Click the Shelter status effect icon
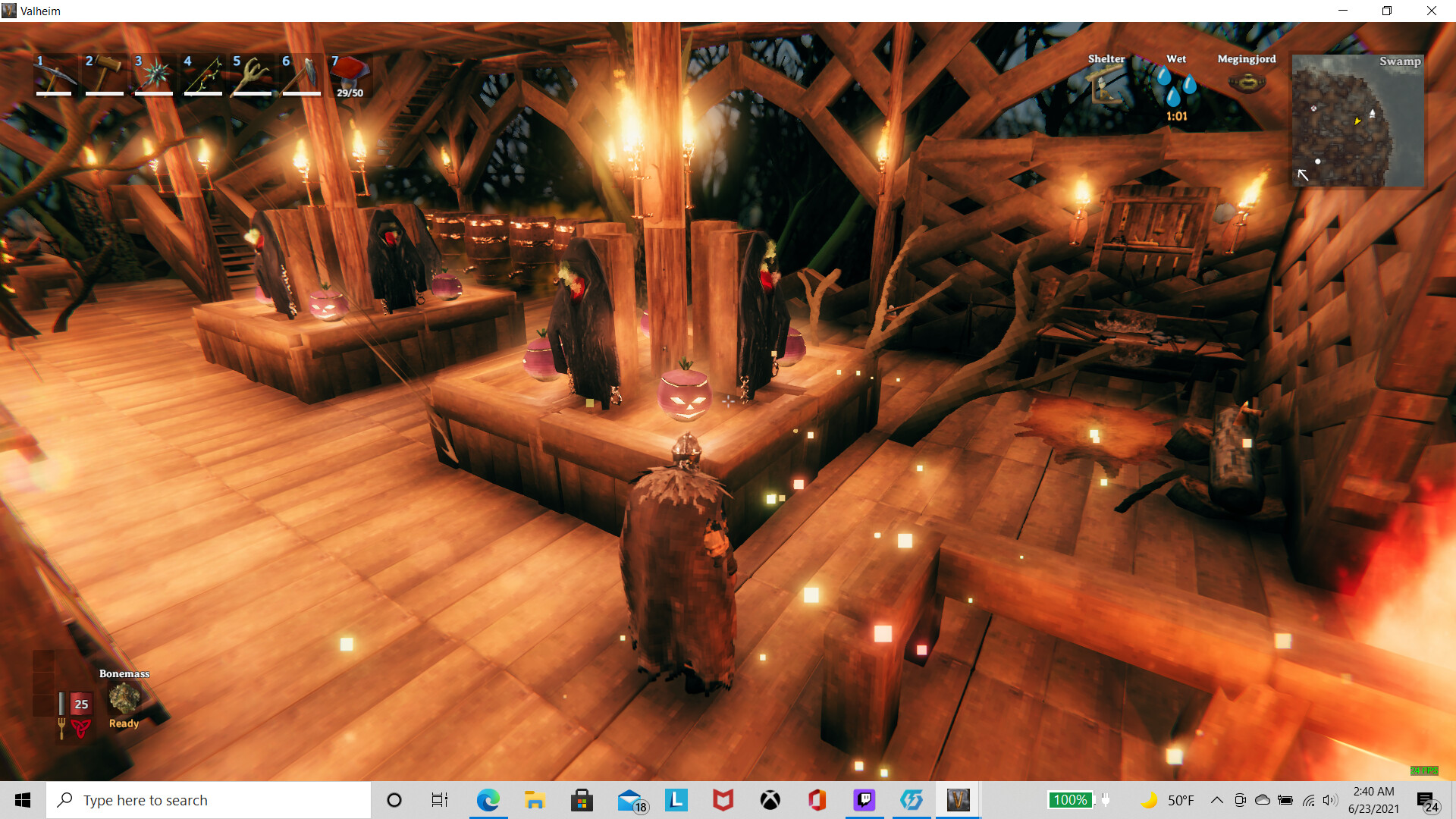This screenshot has height=819, width=1456. click(1105, 83)
